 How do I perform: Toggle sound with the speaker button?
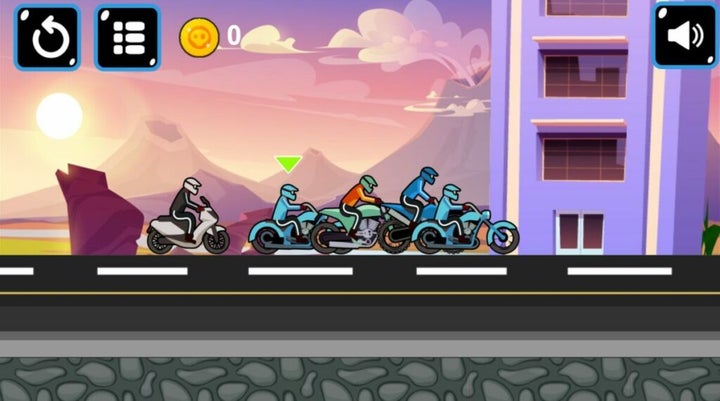point(685,36)
